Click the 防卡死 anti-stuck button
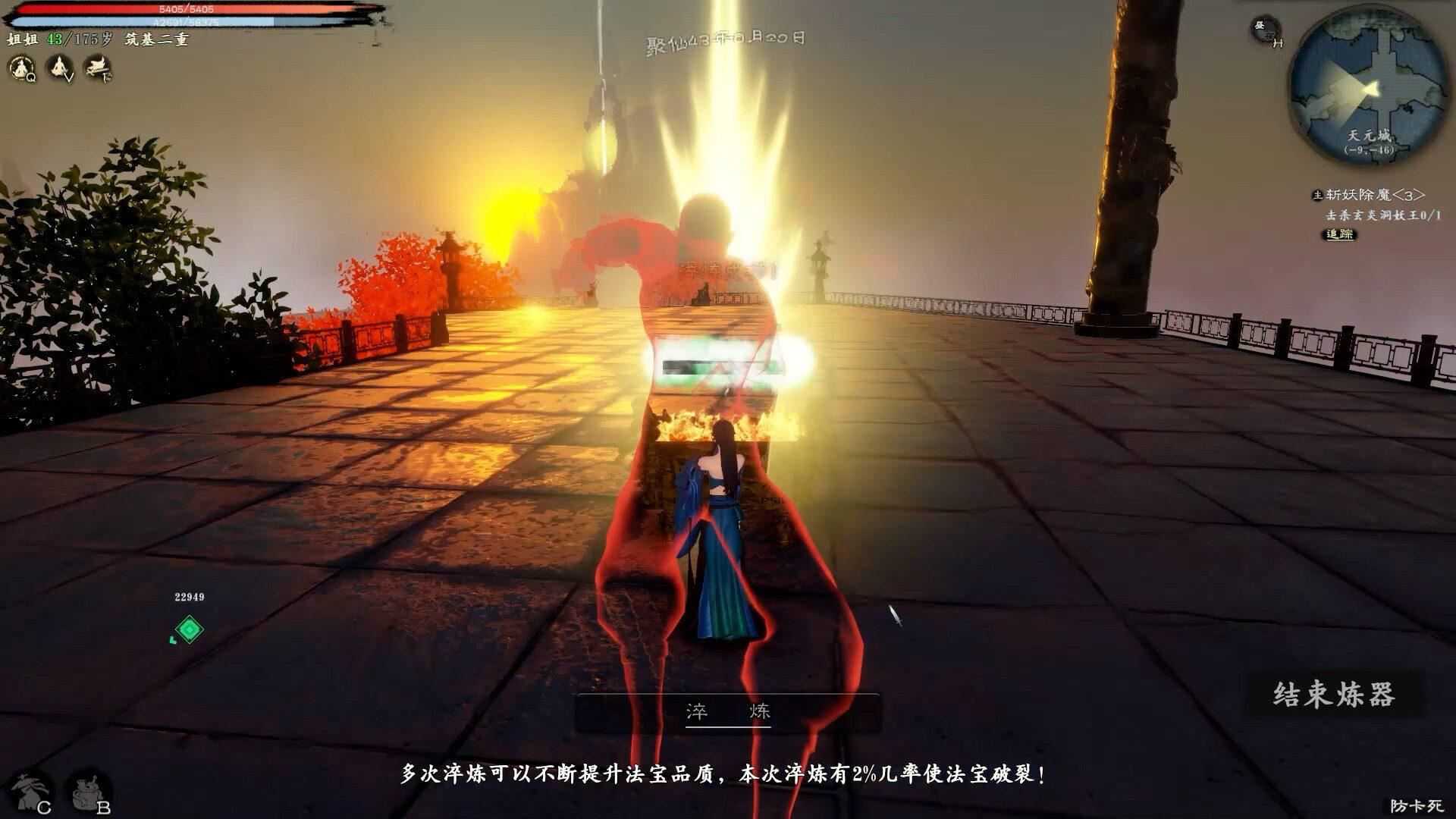Viewport: 1456px width, 819px height. coord(1416,805)
